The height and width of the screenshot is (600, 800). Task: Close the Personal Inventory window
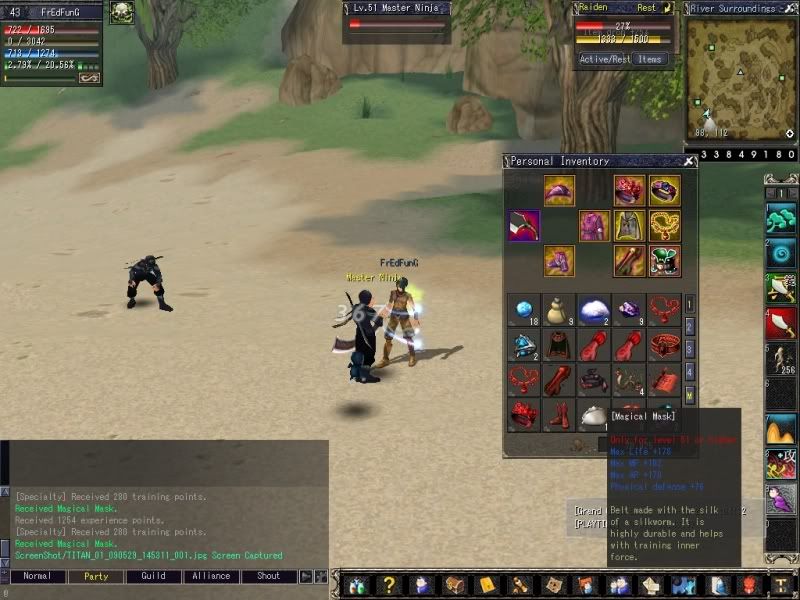(689, 161)
